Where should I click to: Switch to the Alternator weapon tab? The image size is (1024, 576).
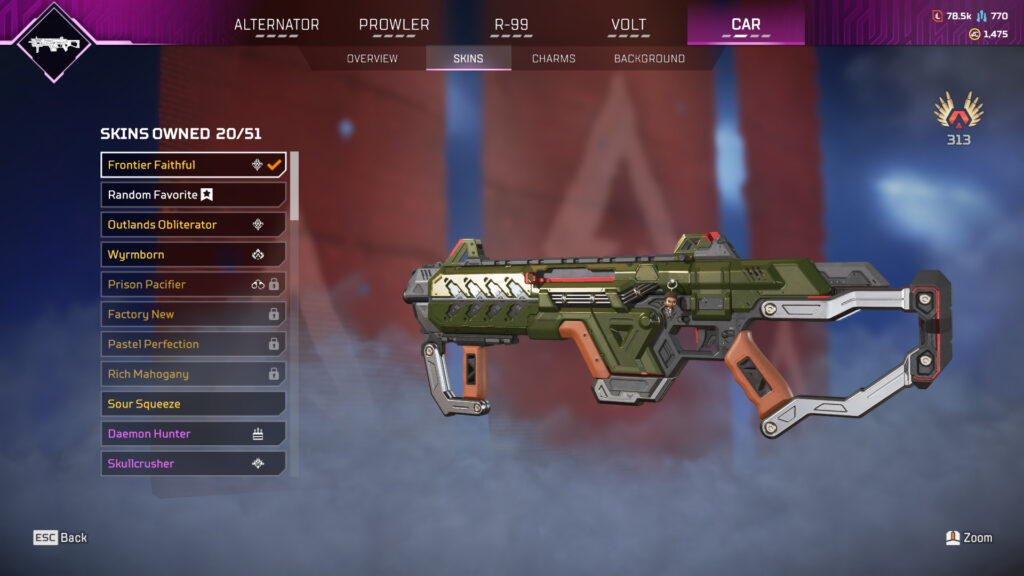[276, 25]
